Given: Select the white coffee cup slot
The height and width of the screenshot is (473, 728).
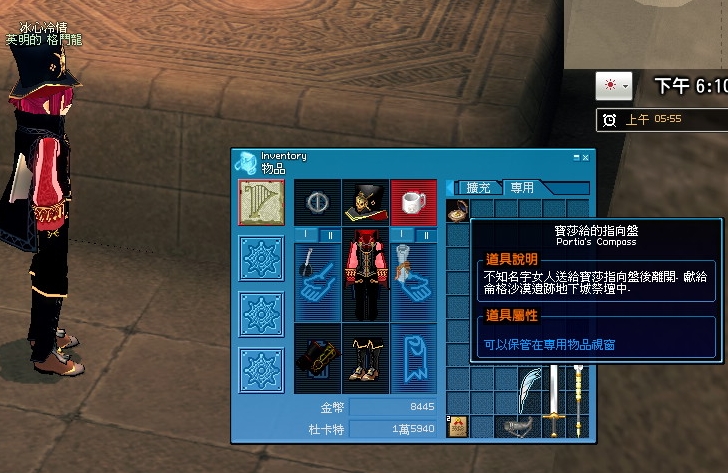Looking at the screenshot, I should click(x=413, y=202).
